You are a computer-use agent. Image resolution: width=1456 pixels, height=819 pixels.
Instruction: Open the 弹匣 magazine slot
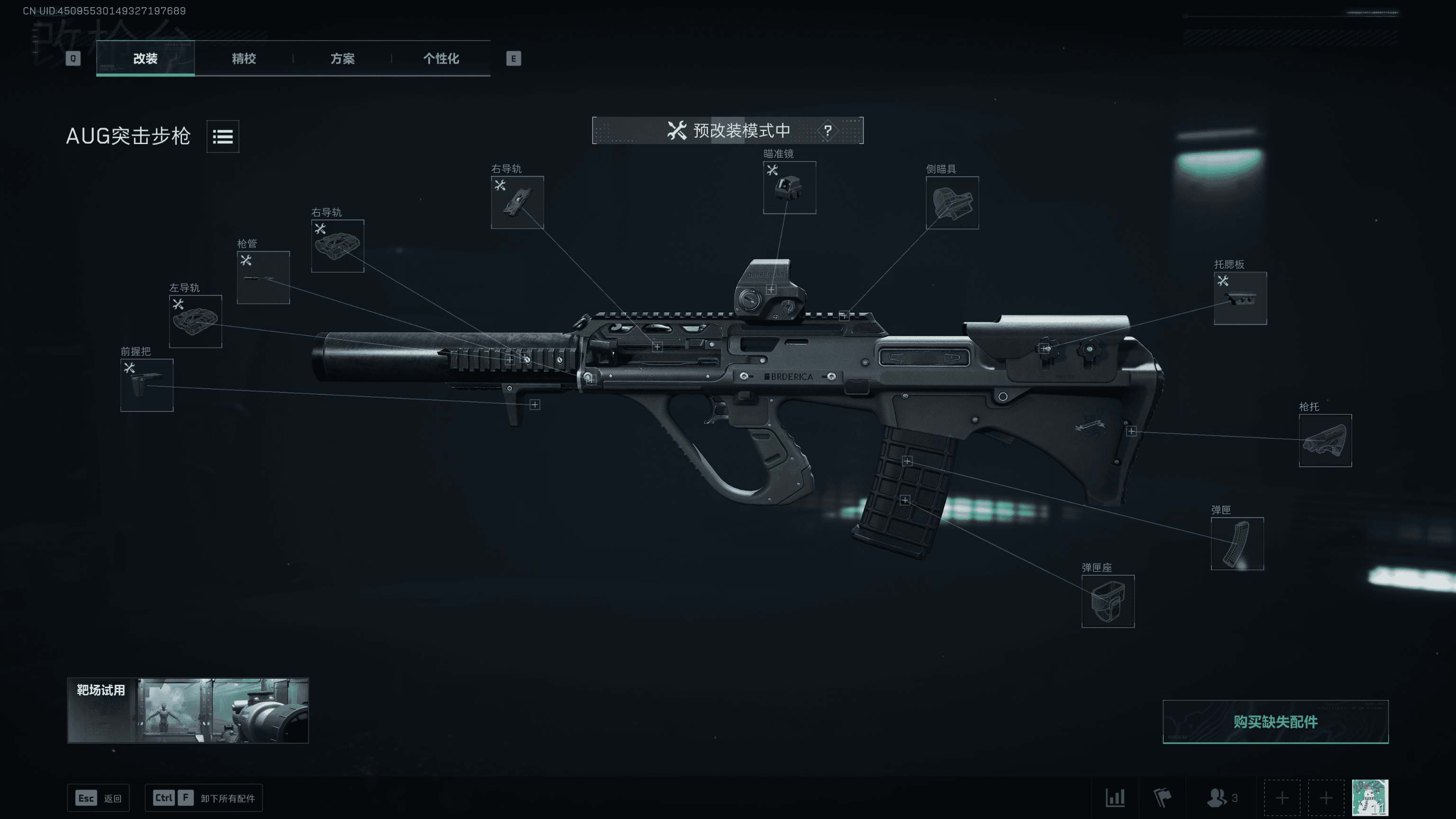pos(1237,544)
